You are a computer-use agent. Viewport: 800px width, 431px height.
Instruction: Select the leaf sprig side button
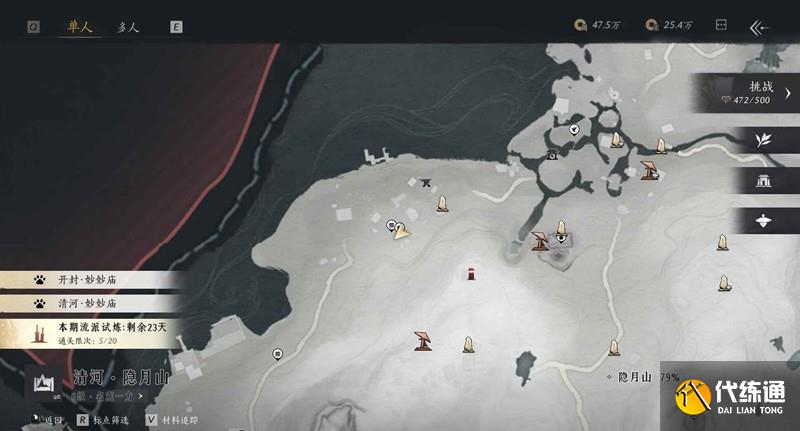(x=765, y=139)
